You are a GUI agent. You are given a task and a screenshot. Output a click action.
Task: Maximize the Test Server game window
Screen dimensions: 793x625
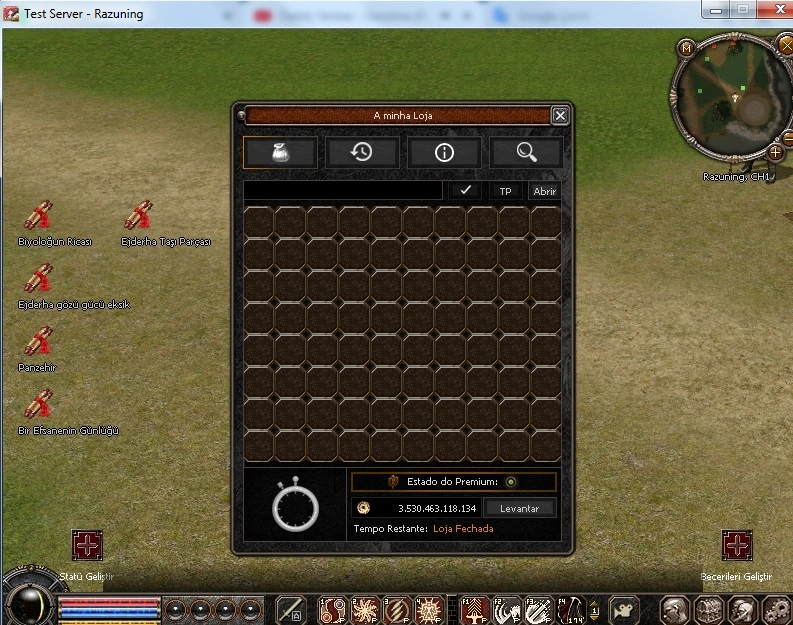tap(742, 9)
